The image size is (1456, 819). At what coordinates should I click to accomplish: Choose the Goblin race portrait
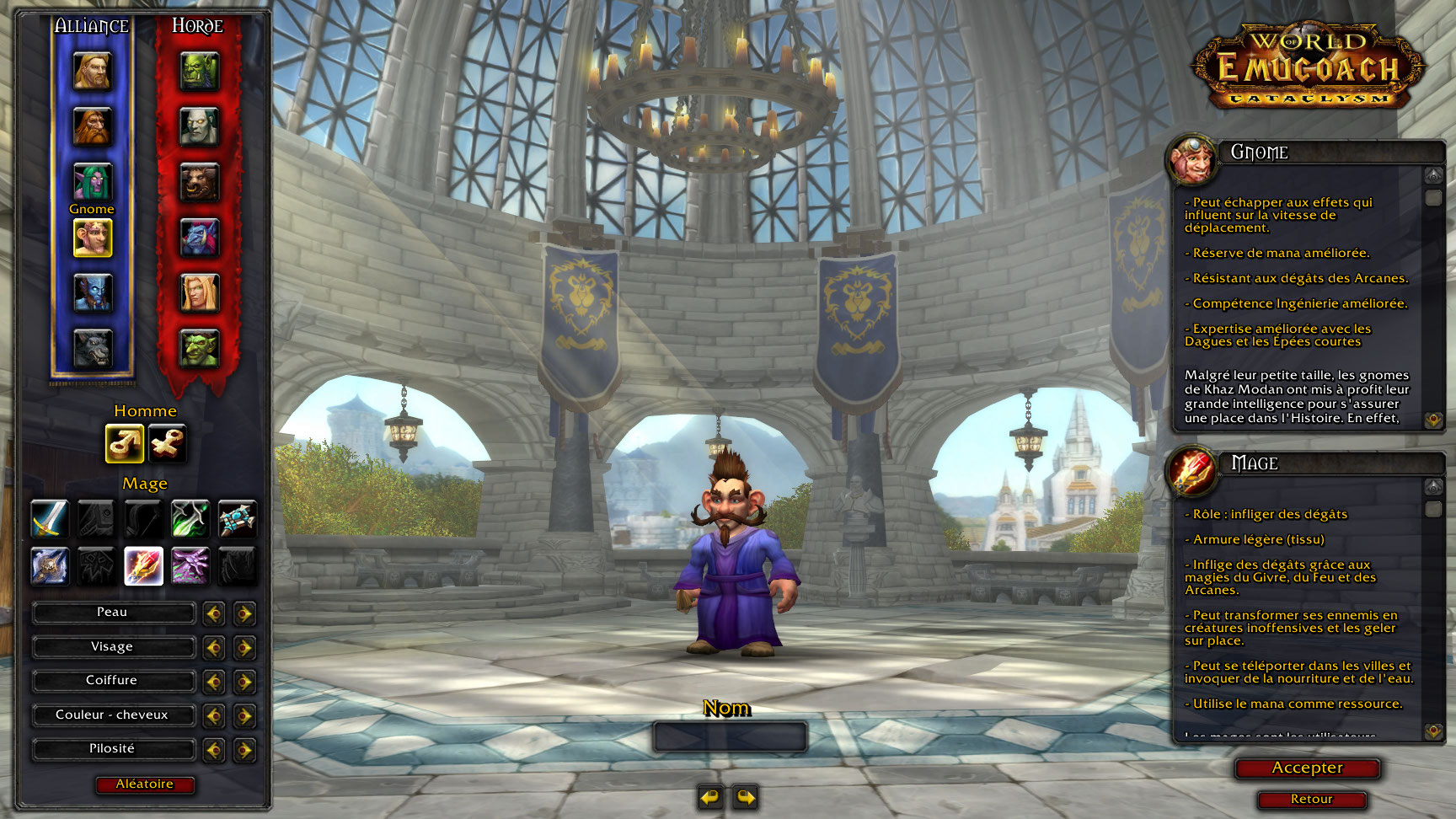click(200, 348)
